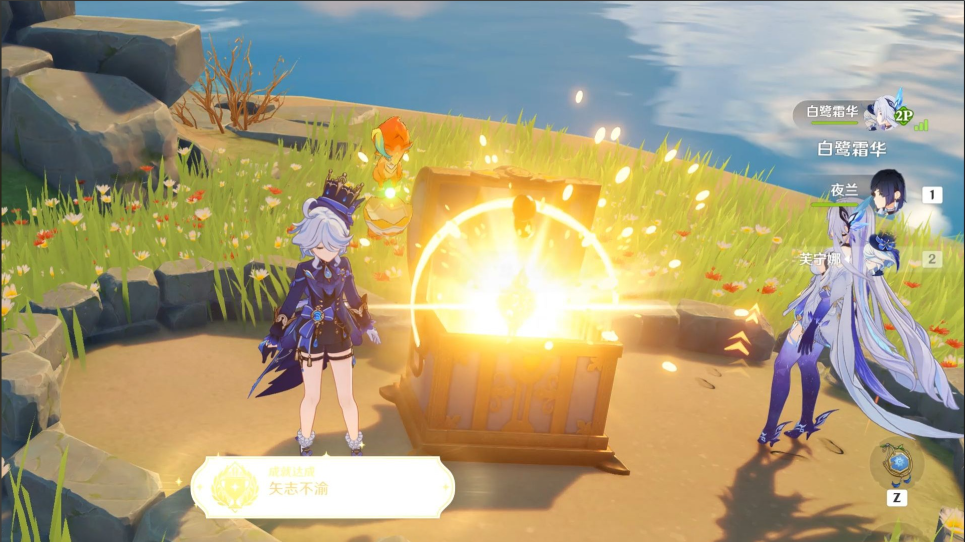965x542 pixels.
Task: Use the blue gadget item icon
Action: point(896,464)
